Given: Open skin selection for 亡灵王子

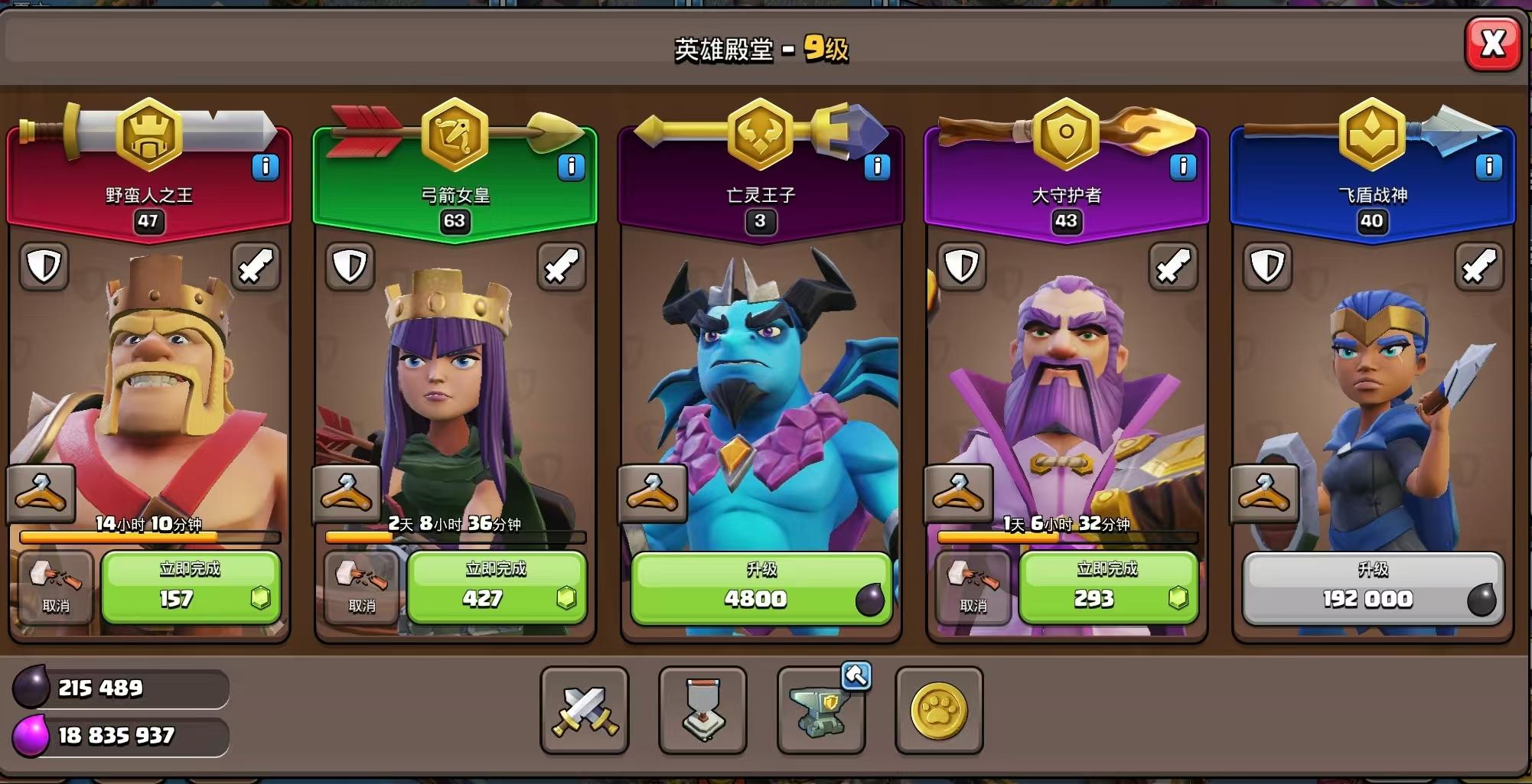Looking at the screenshot, I should 653,493.
